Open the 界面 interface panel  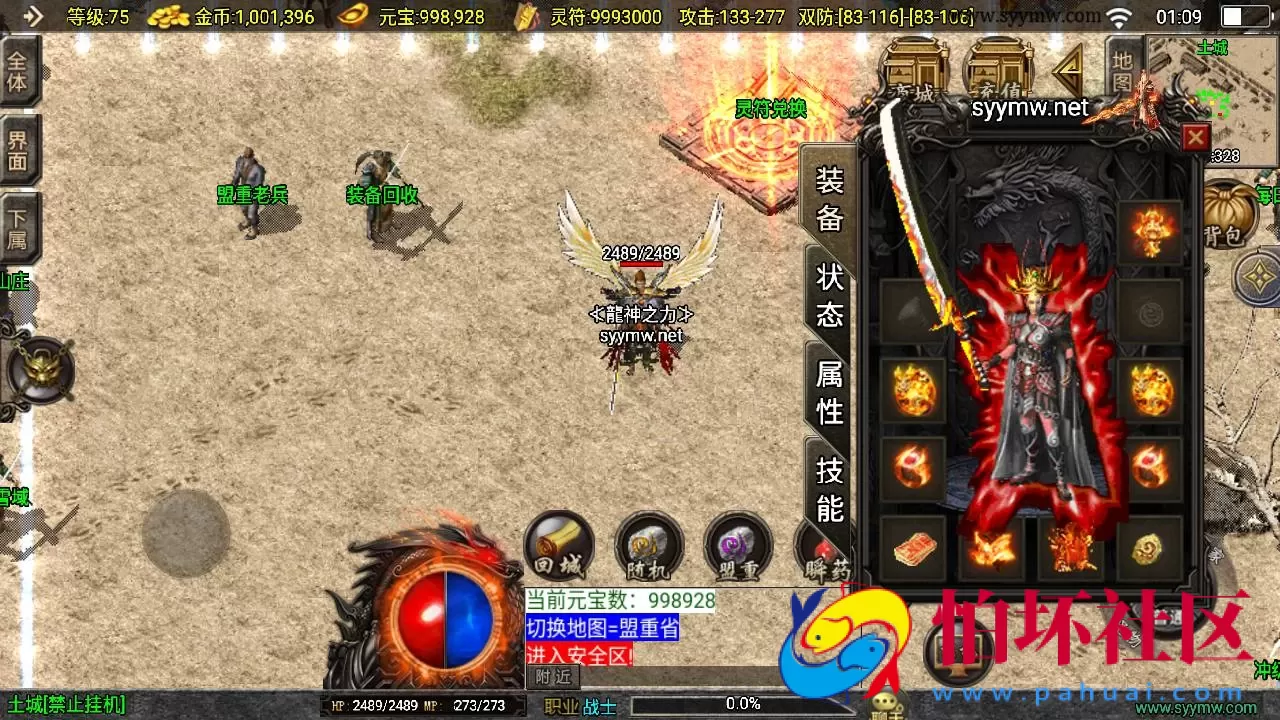point(20,150)
